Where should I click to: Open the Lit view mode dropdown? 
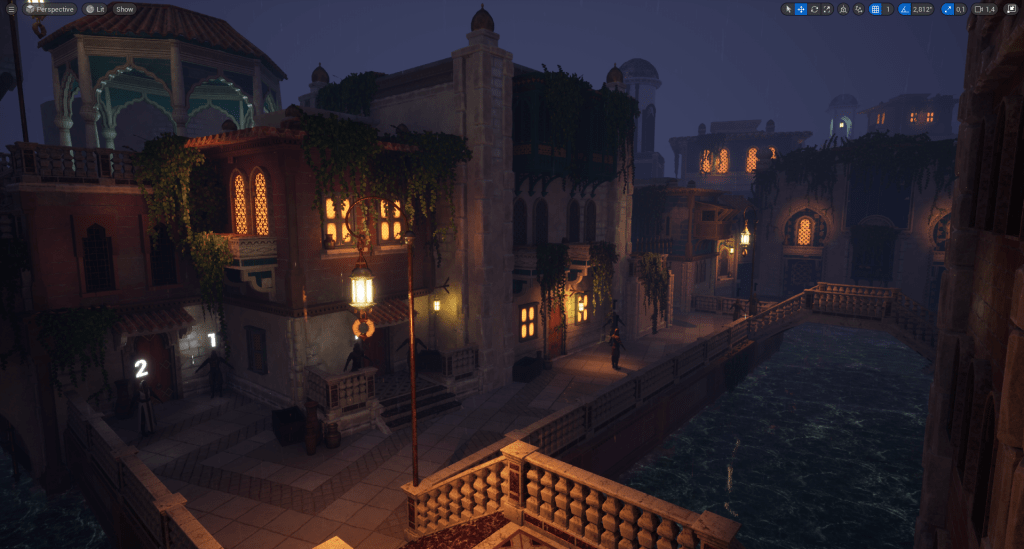(x=96, y=9)
